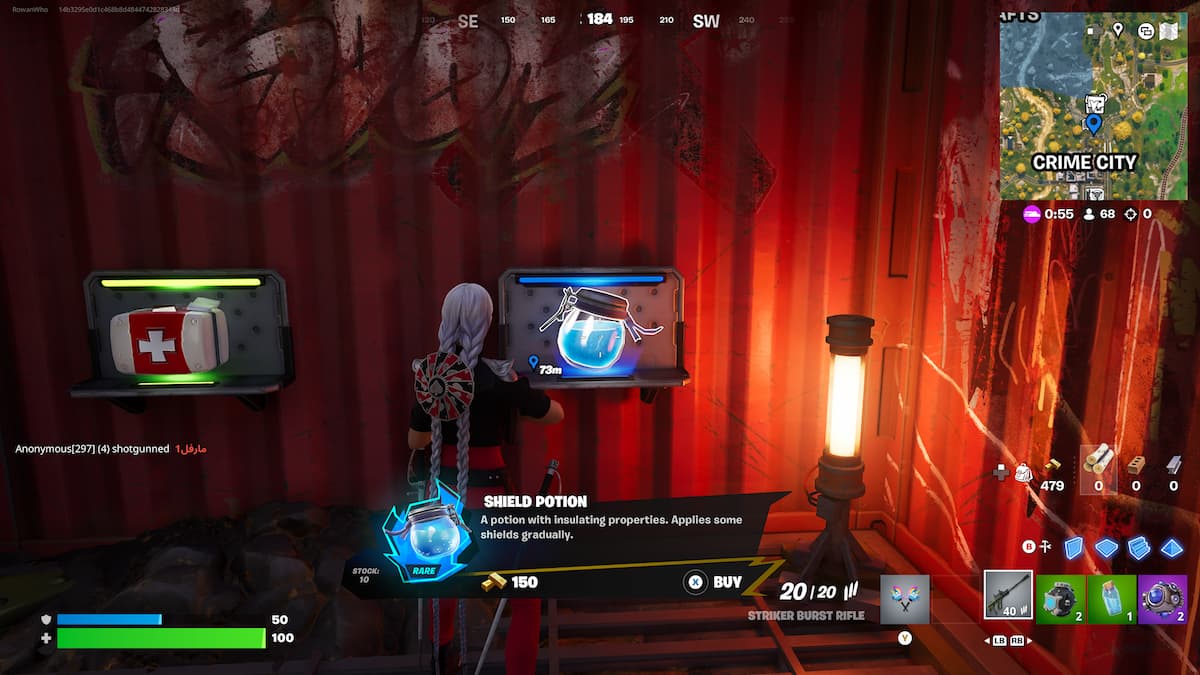
Task: Choose the stairs build piece
Action: click(1139, 547)
